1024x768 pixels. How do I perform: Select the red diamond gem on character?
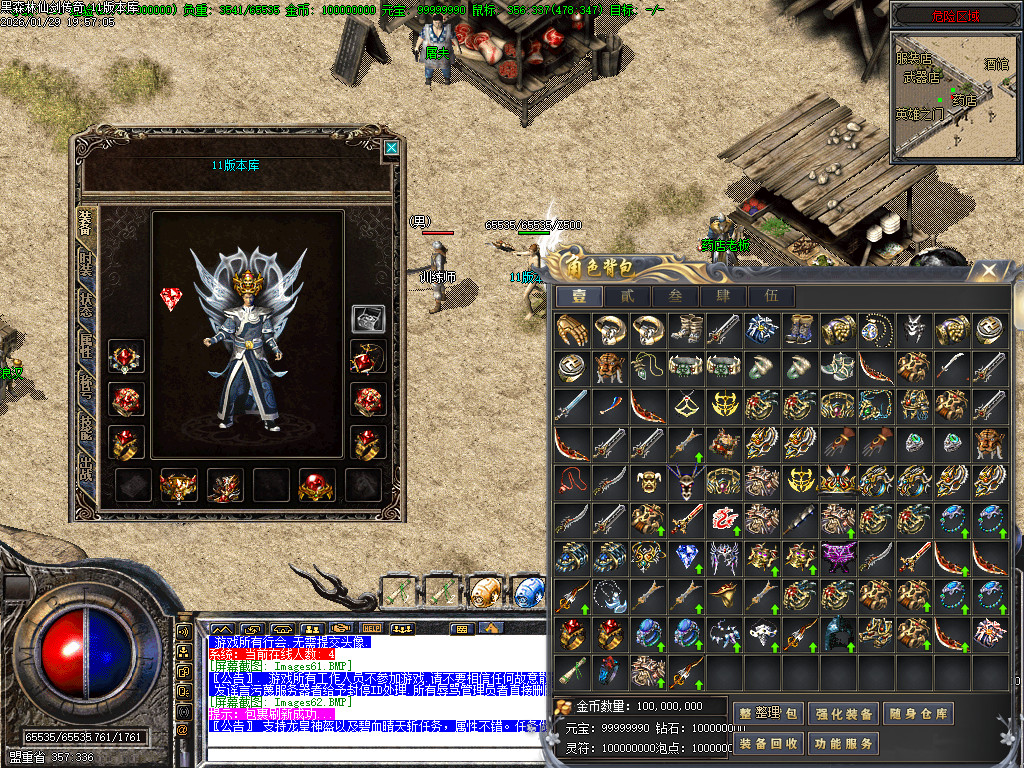pos(171,298)
